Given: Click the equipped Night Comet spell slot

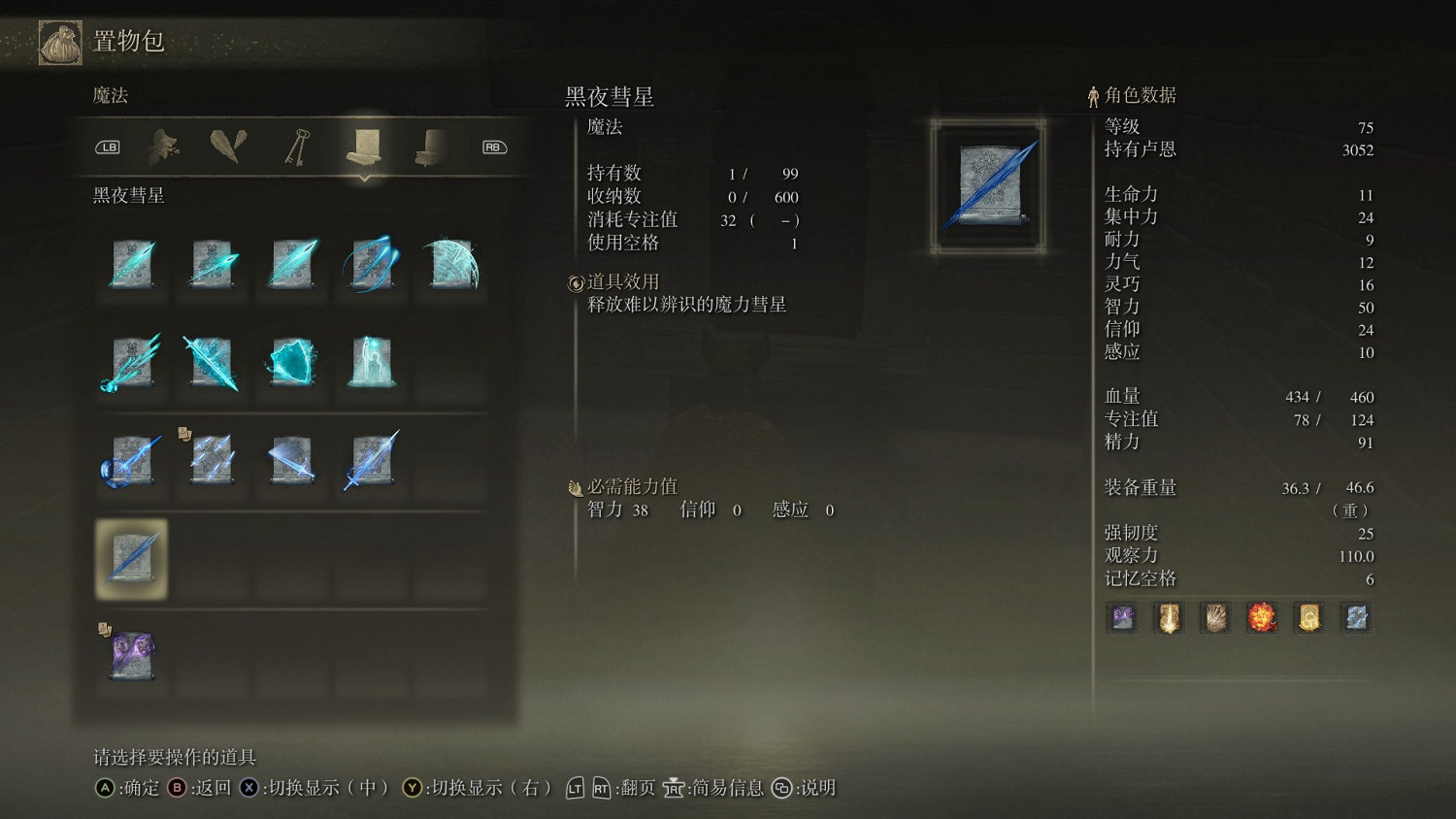Looking at the screenshot, I should [131, 560].
